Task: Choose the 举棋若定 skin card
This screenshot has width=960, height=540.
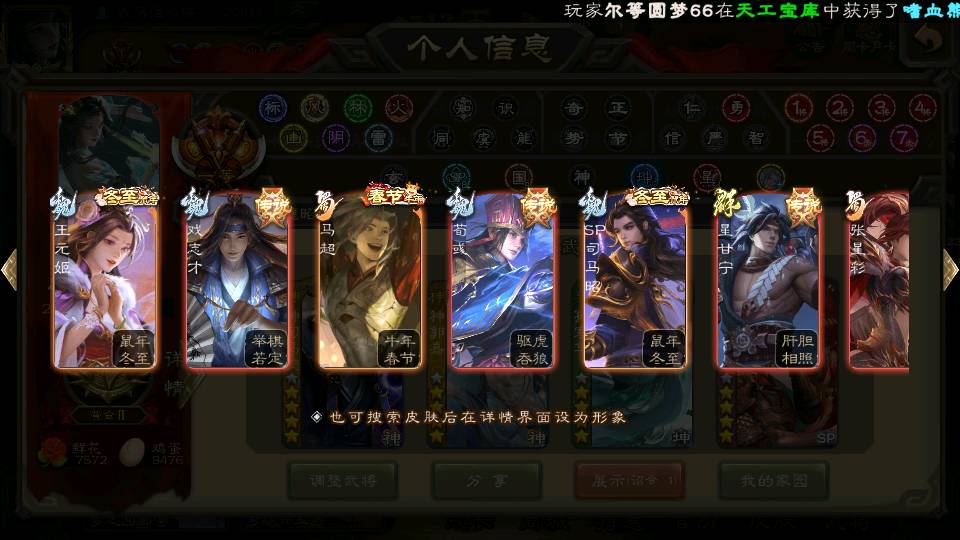Action: tap(238, 282)
